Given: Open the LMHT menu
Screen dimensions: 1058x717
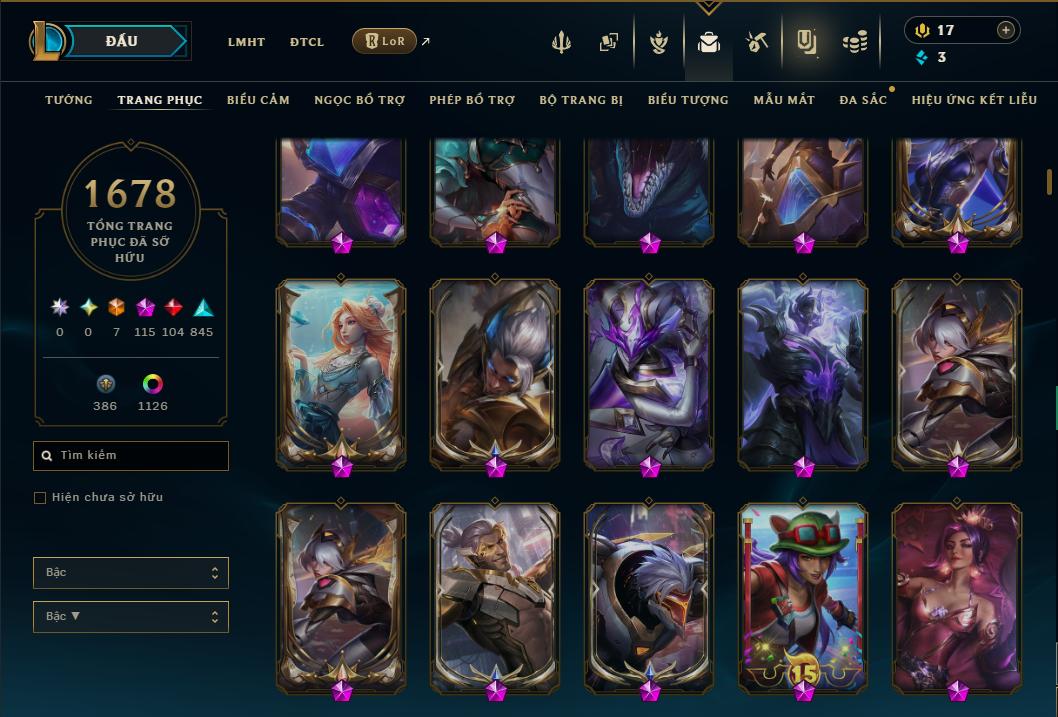Looking at the screenshot, I should click(246, 42).
